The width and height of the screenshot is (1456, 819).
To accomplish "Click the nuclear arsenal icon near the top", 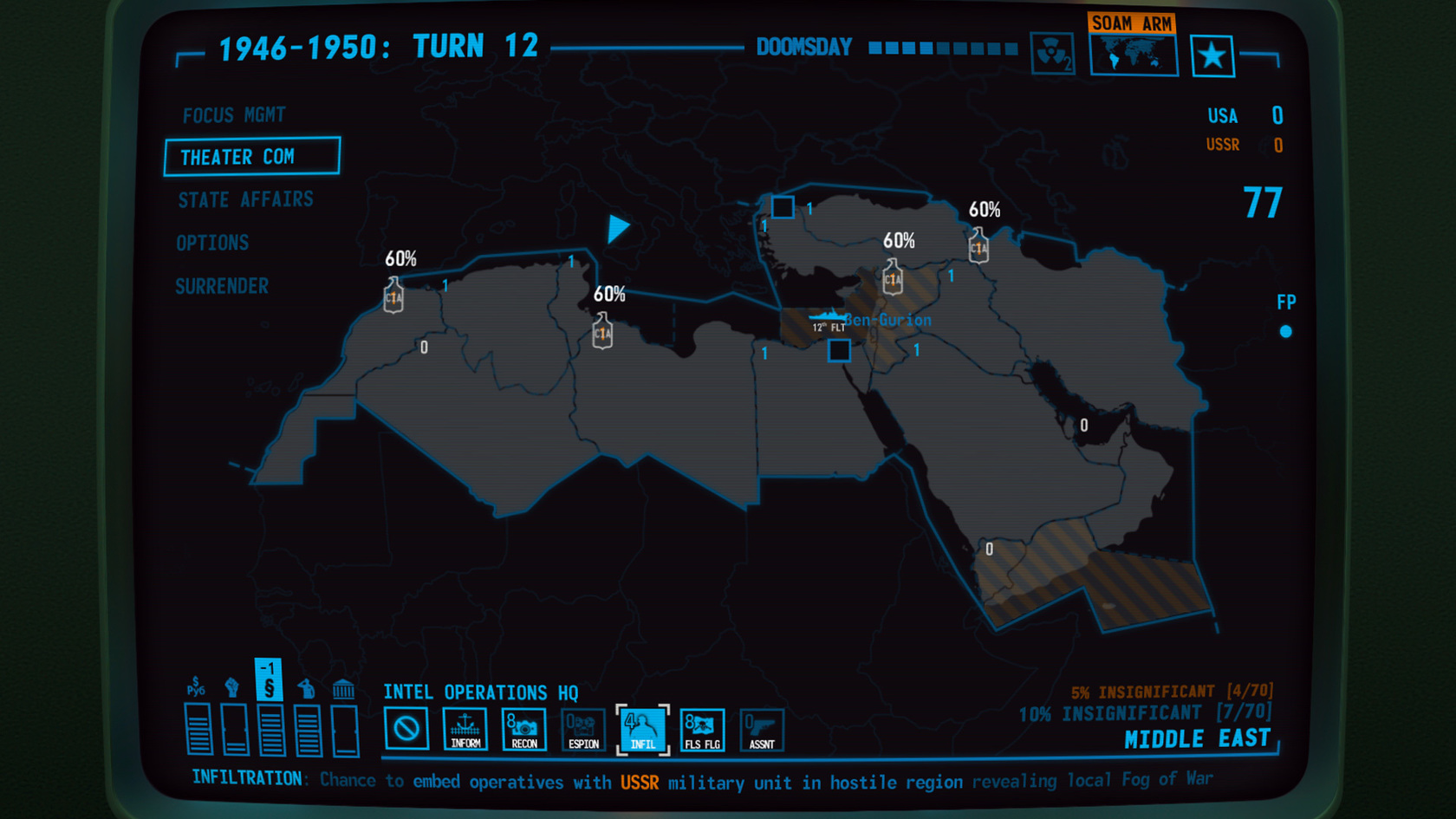I will (x=1052, y=52).
